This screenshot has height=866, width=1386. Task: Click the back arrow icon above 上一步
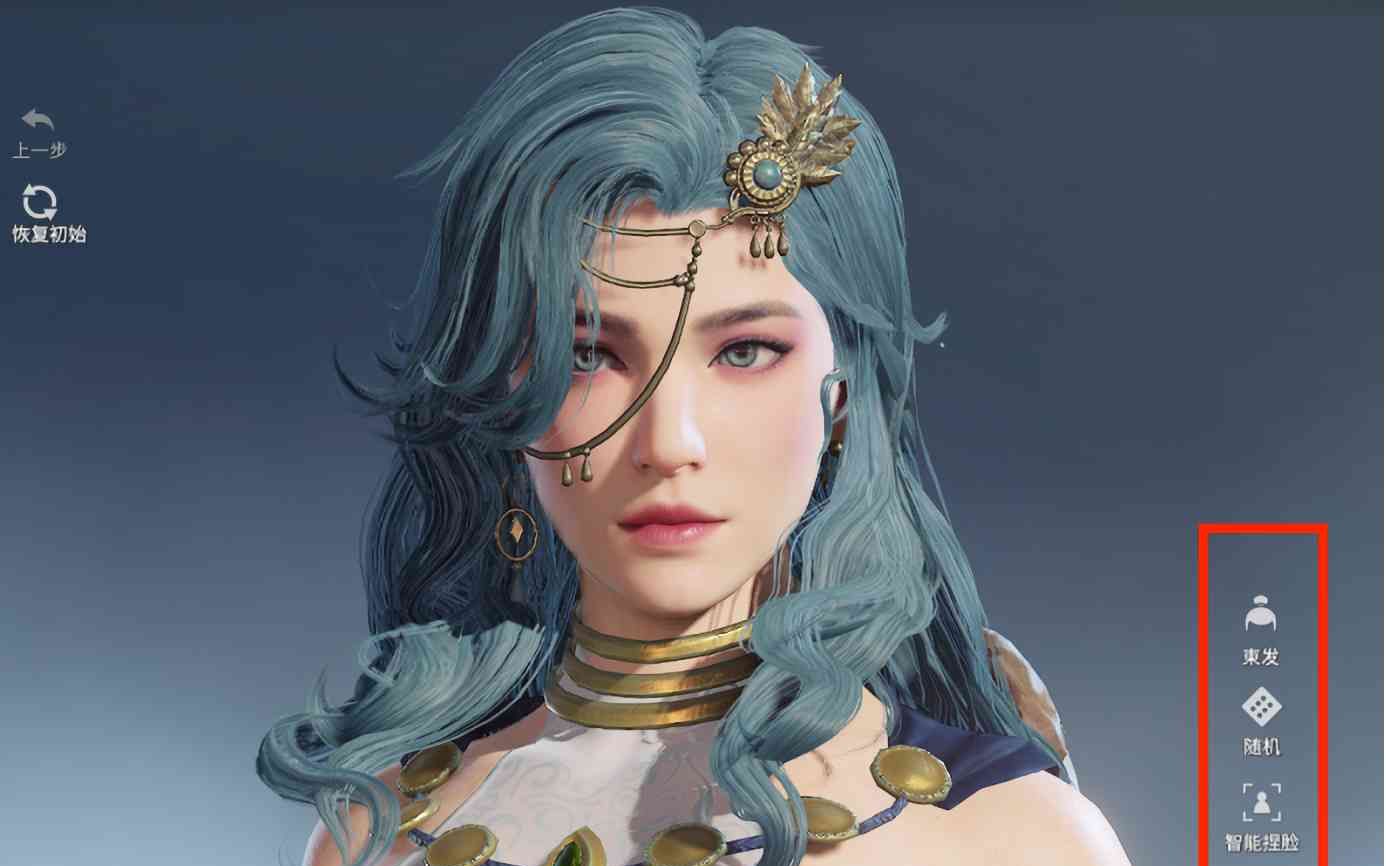tap(37, 118)
